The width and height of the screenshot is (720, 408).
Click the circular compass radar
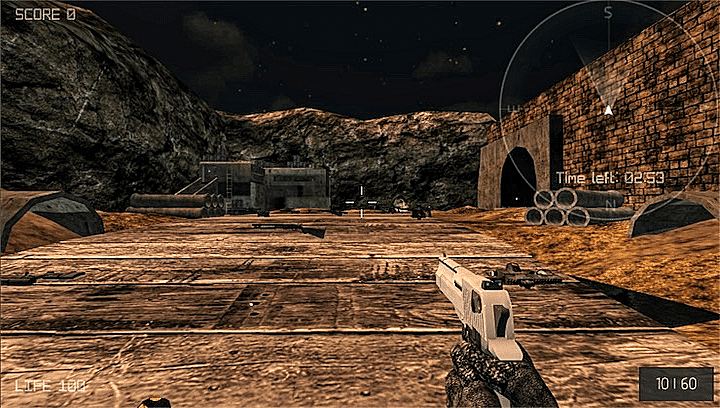(607, 106)
